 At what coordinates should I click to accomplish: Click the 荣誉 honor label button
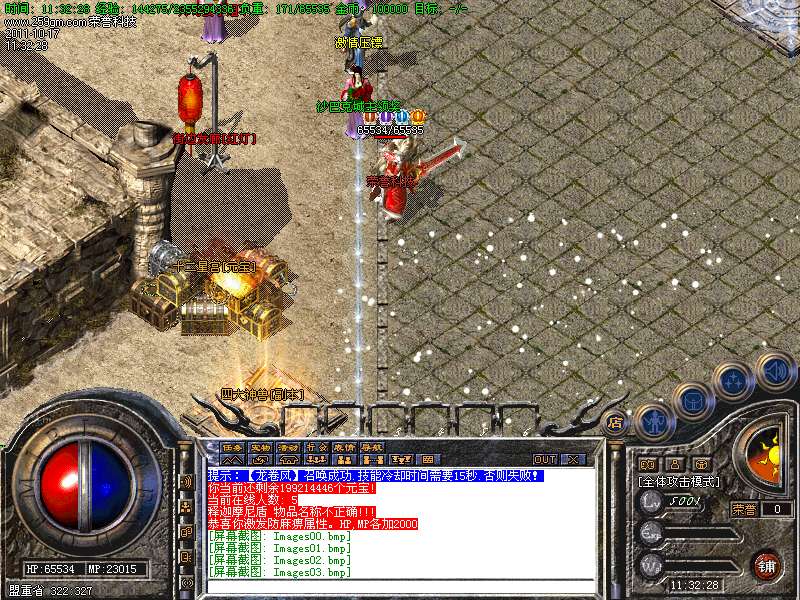coord(743,509)
